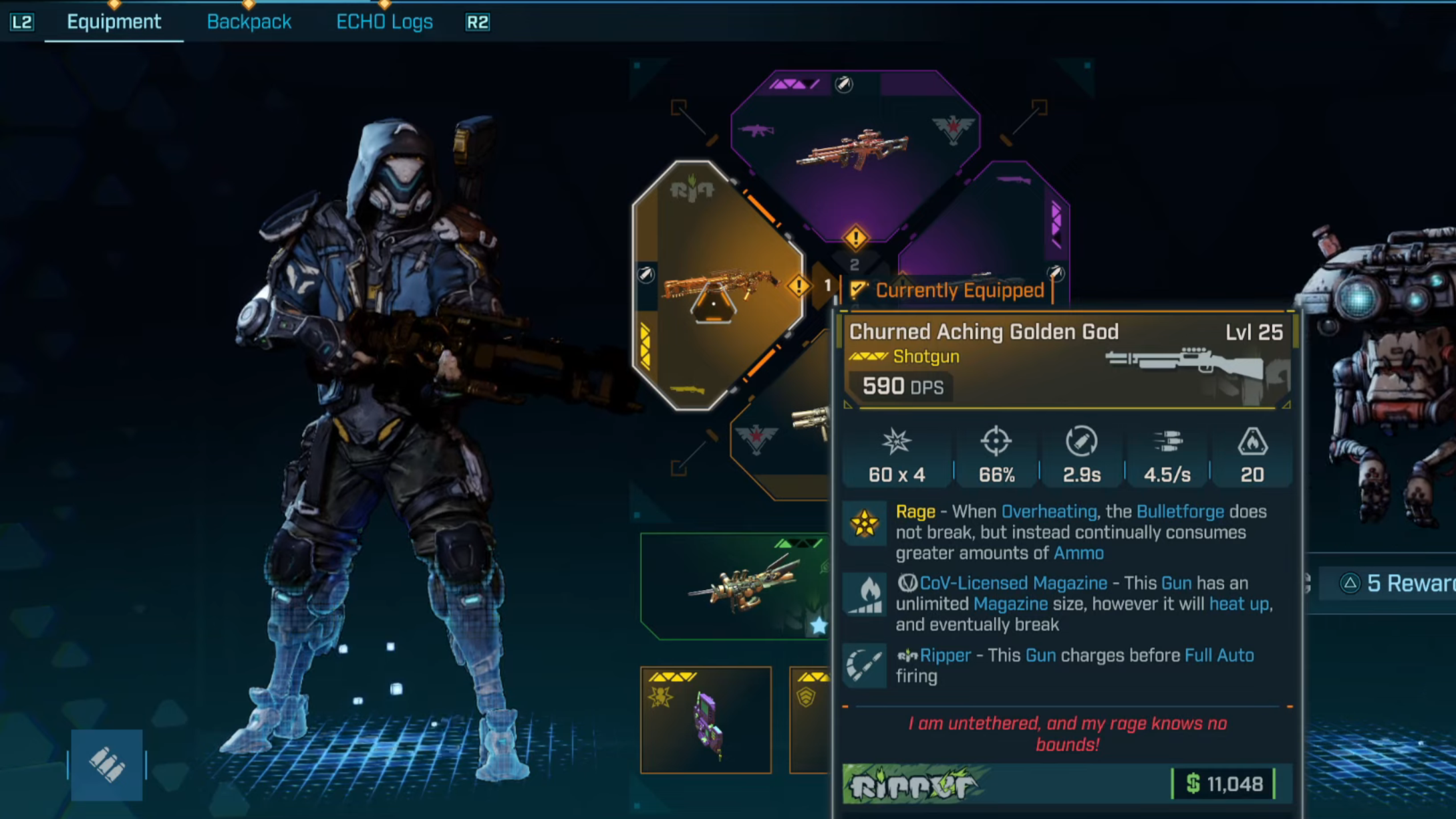Open the ammo bullets panel icon
Screen dimensions: 1456x819
(x=107, y=764)
